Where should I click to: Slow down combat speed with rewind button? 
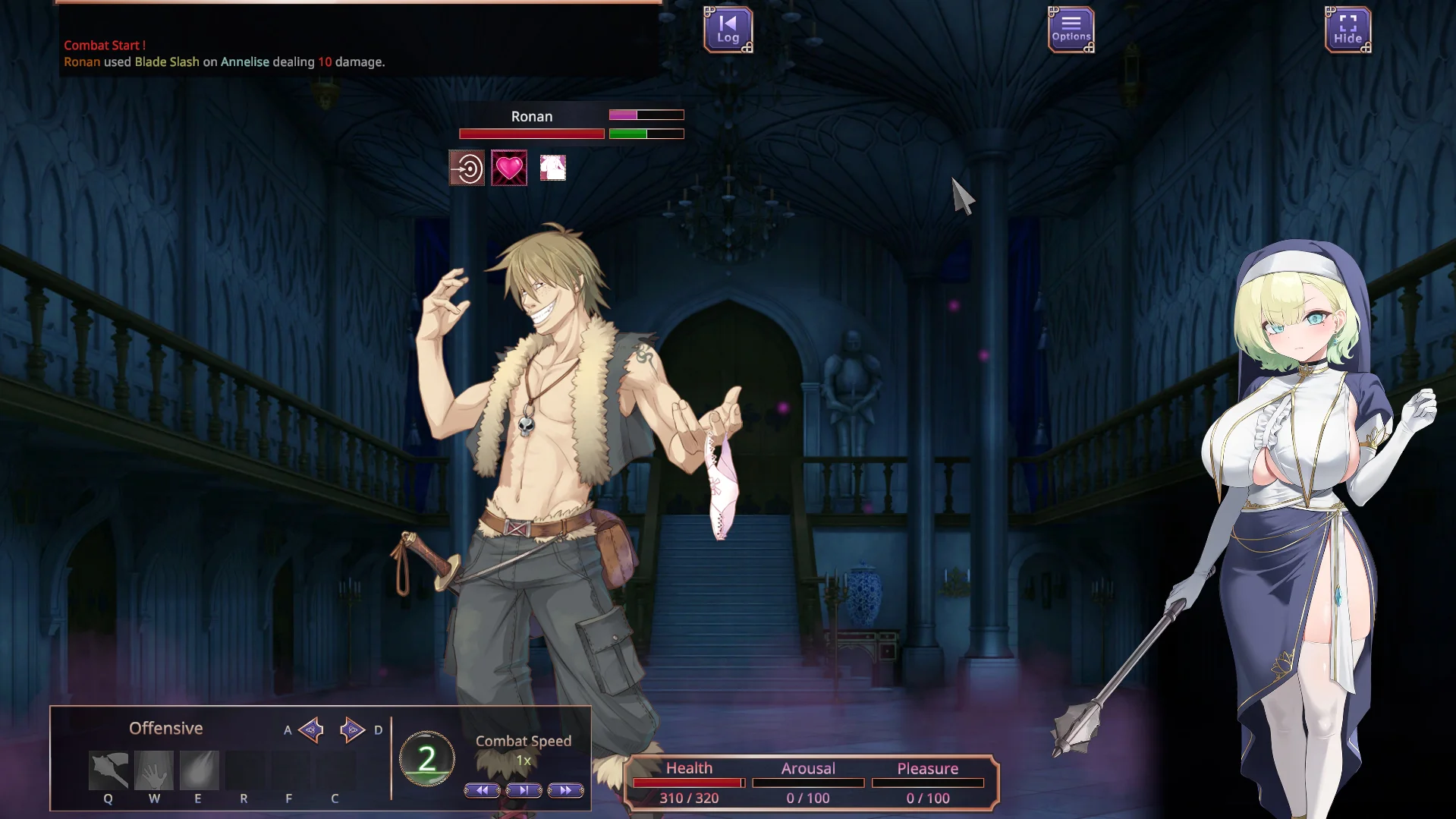pyautogui.click(x=482, y=790)
